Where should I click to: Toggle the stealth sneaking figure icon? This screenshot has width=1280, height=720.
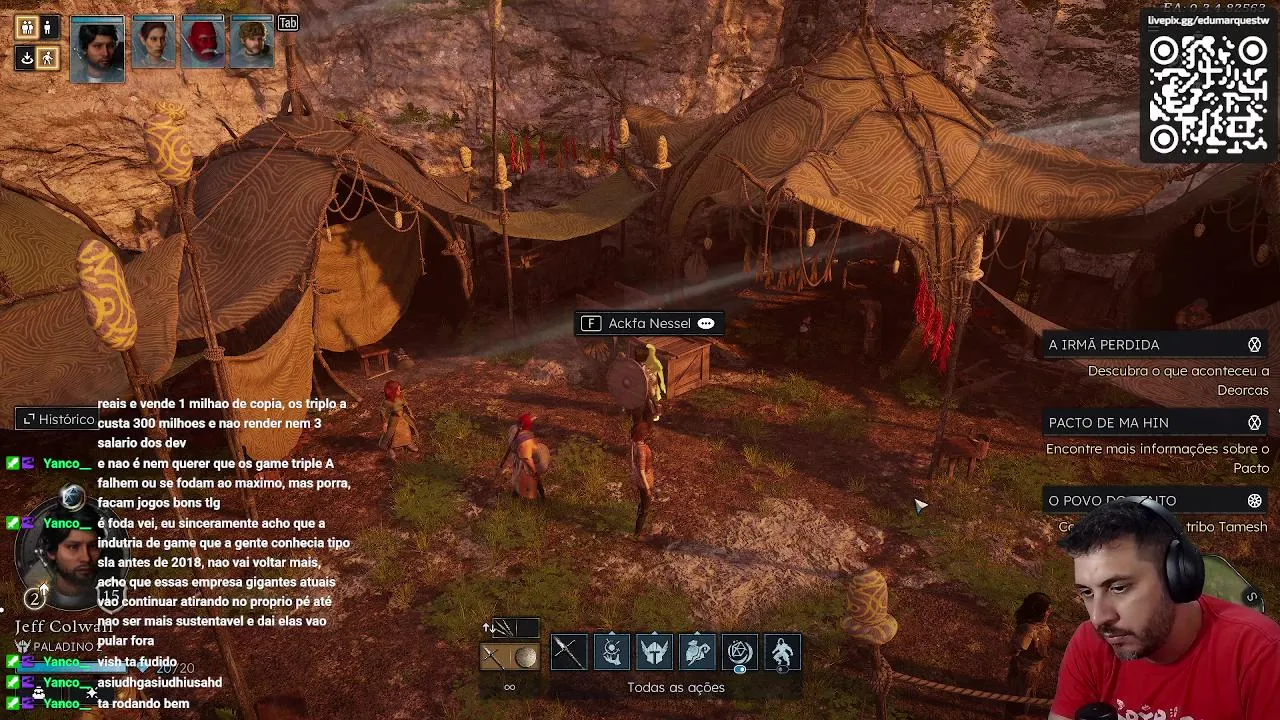click(47, 58)
